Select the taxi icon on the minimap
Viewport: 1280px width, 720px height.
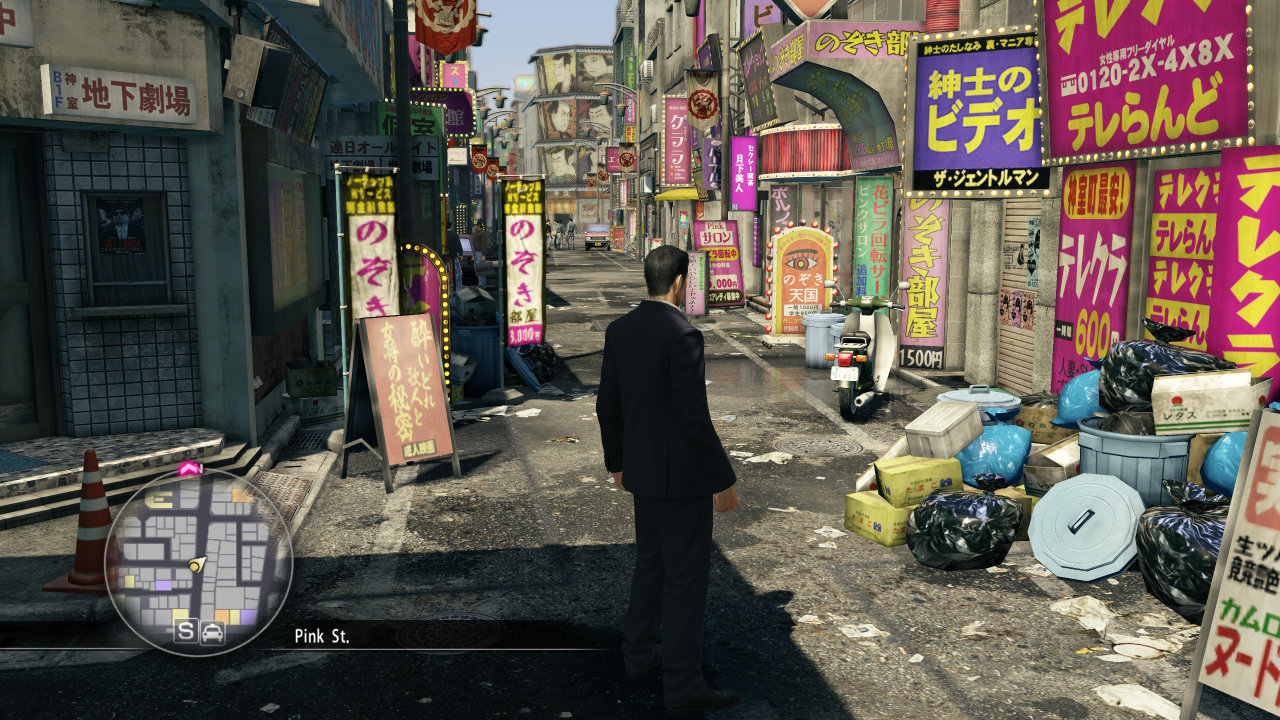(x=213, y=632)
